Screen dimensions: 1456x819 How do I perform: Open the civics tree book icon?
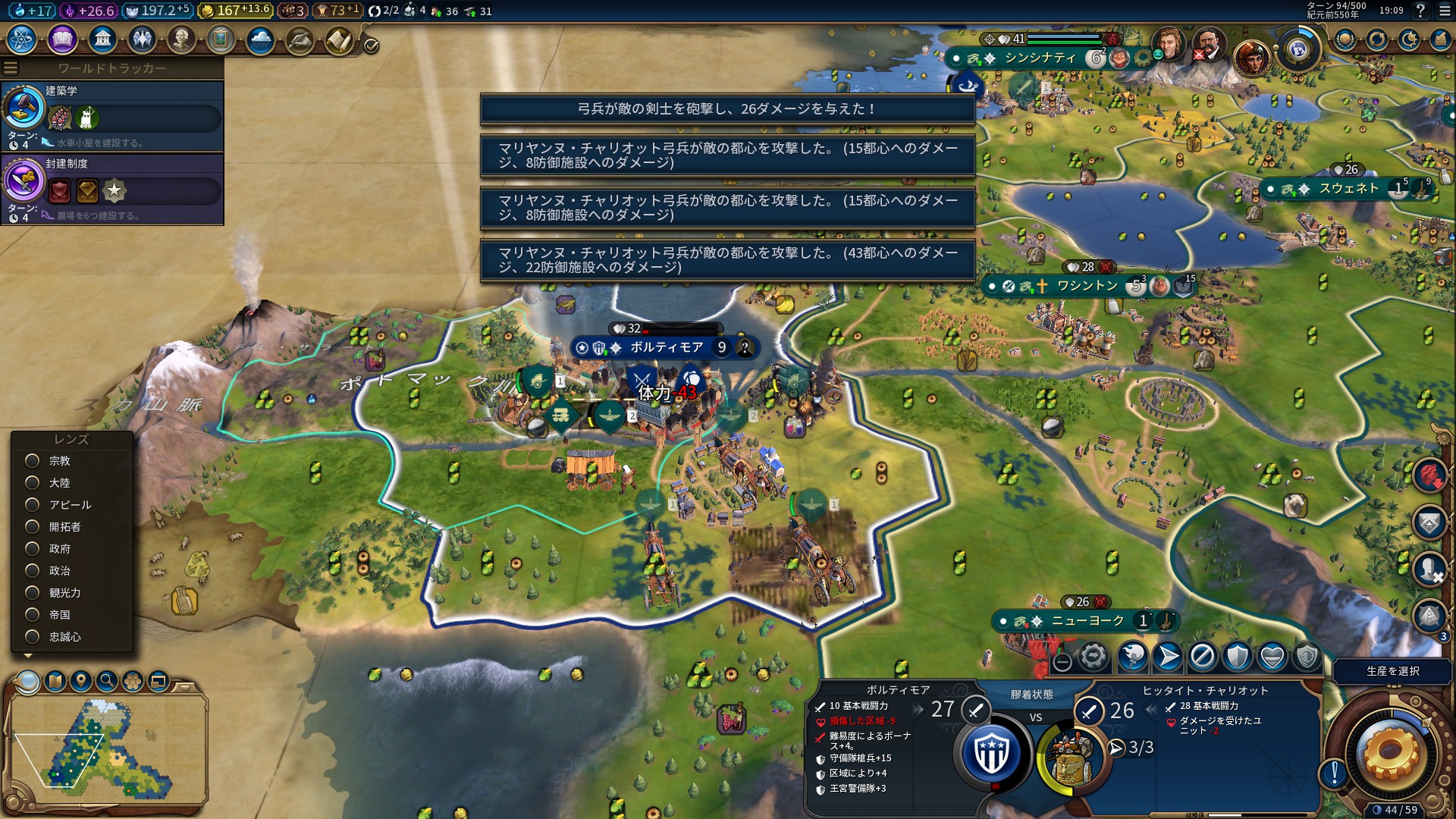[x=62, y=39]
